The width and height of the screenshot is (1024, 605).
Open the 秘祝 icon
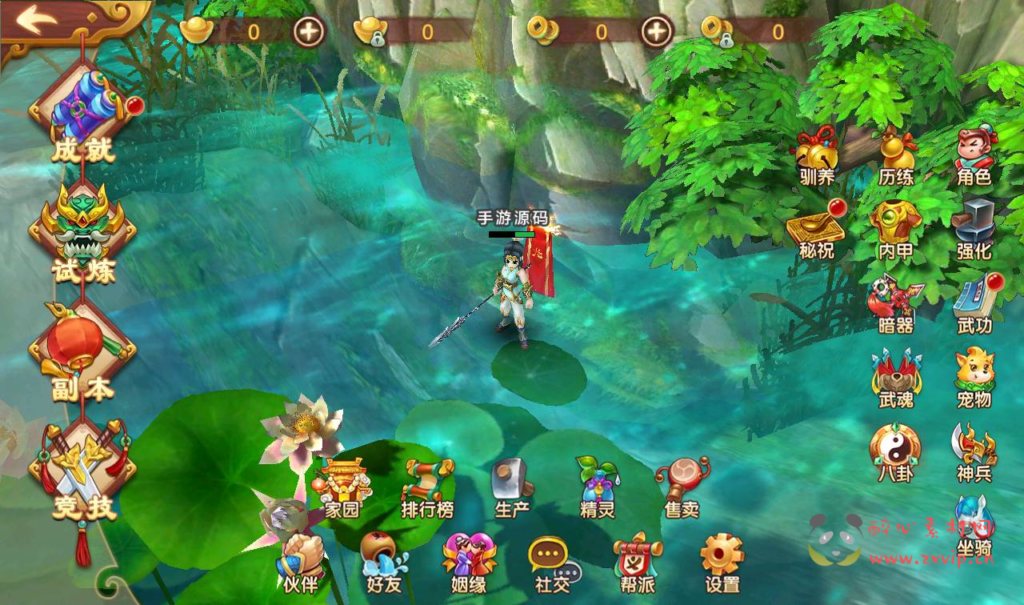[x=816, y=228]
